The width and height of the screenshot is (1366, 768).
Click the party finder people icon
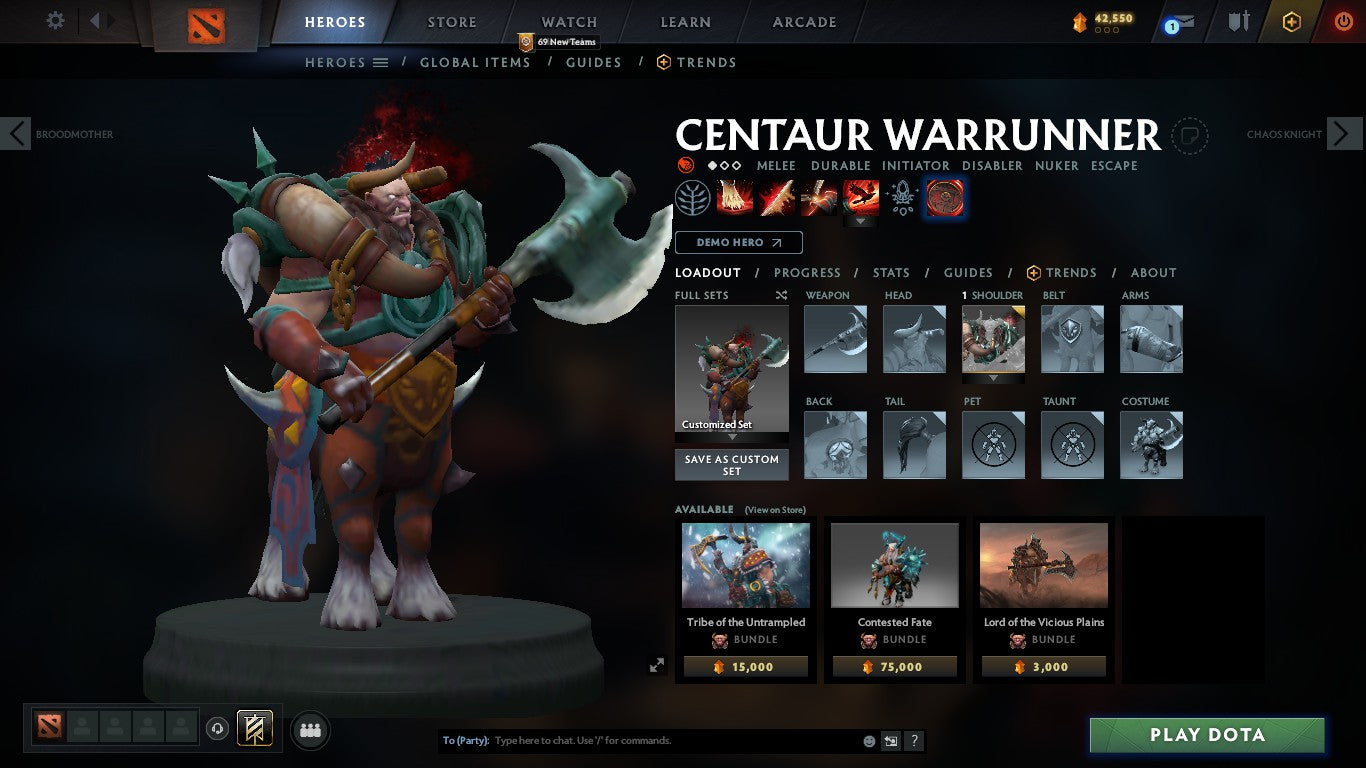point(309,730)
